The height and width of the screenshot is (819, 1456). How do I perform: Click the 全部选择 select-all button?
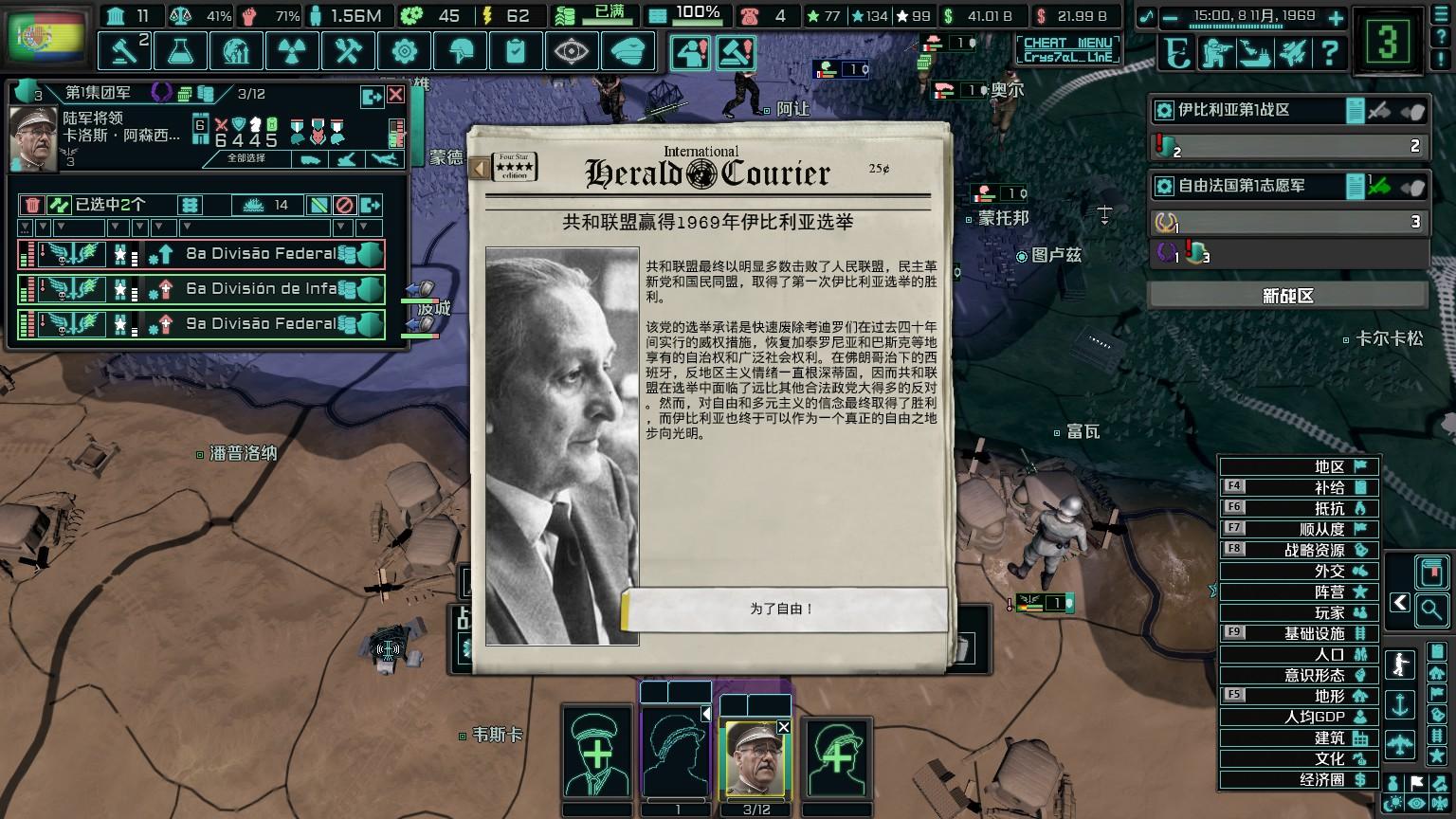pyautogui.click(x=246, y=158)
